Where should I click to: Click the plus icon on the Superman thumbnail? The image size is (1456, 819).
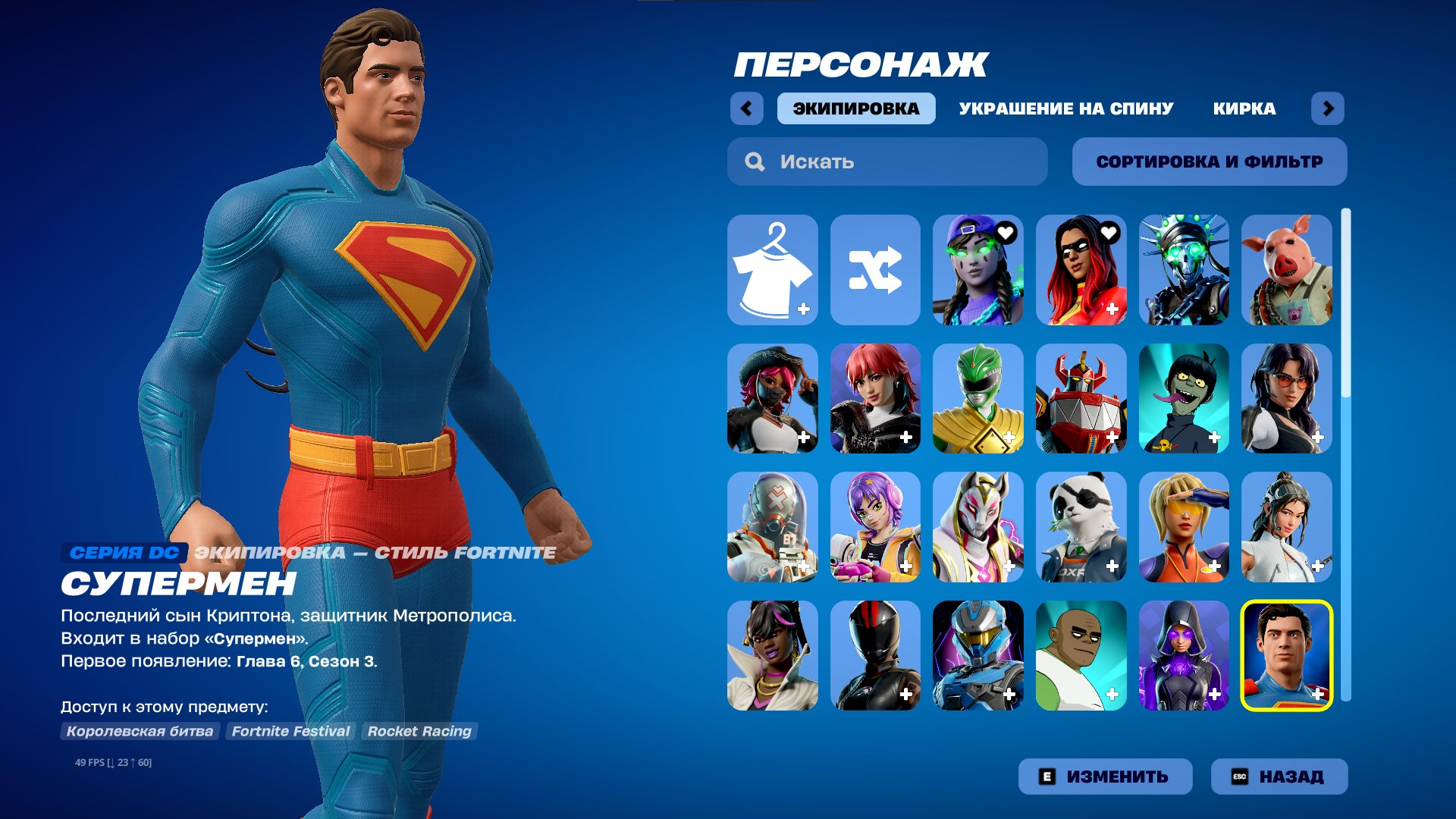(x=1318, y=692)
